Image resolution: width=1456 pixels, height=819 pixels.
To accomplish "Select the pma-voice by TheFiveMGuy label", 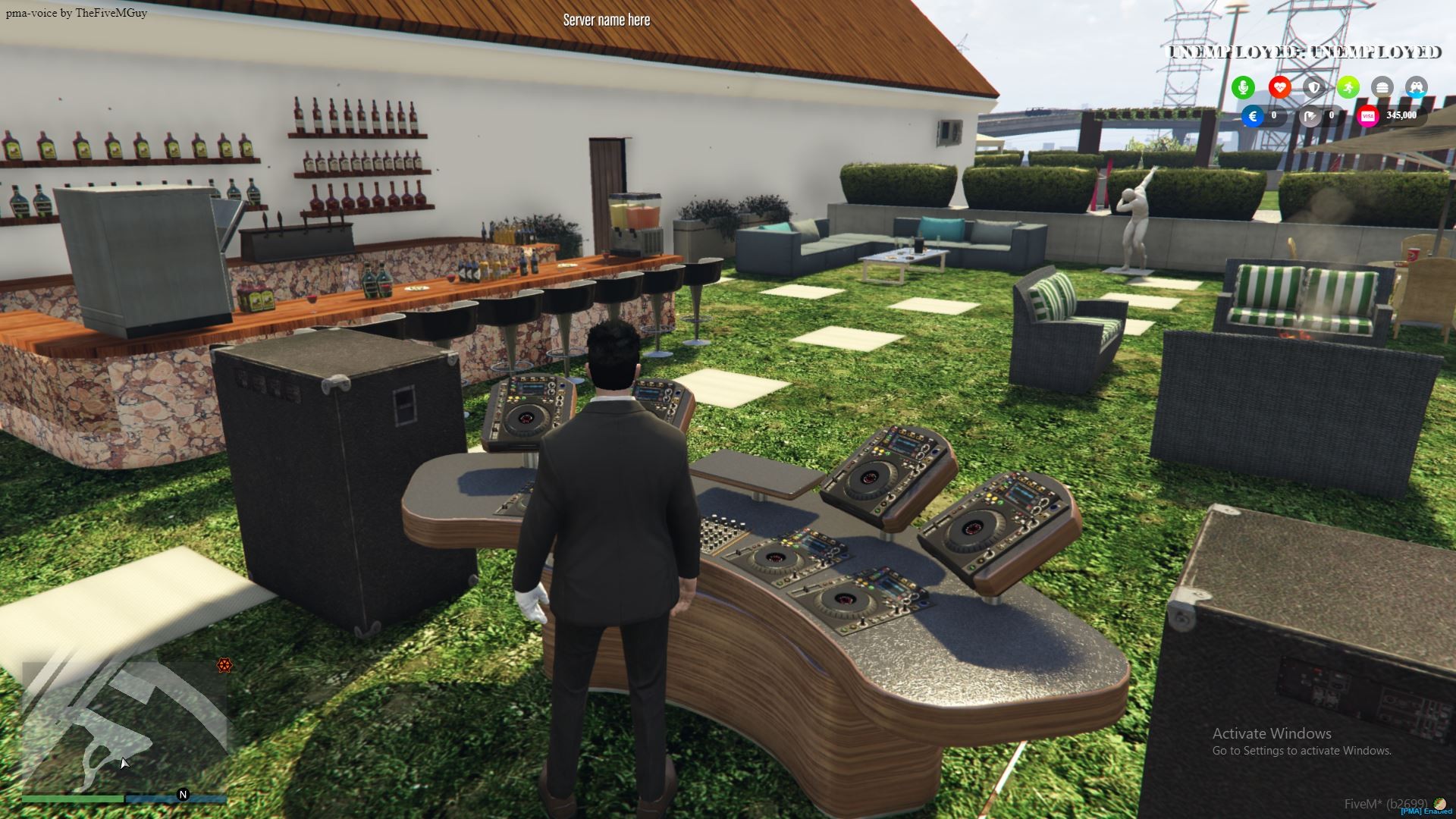I will (76, 12).
